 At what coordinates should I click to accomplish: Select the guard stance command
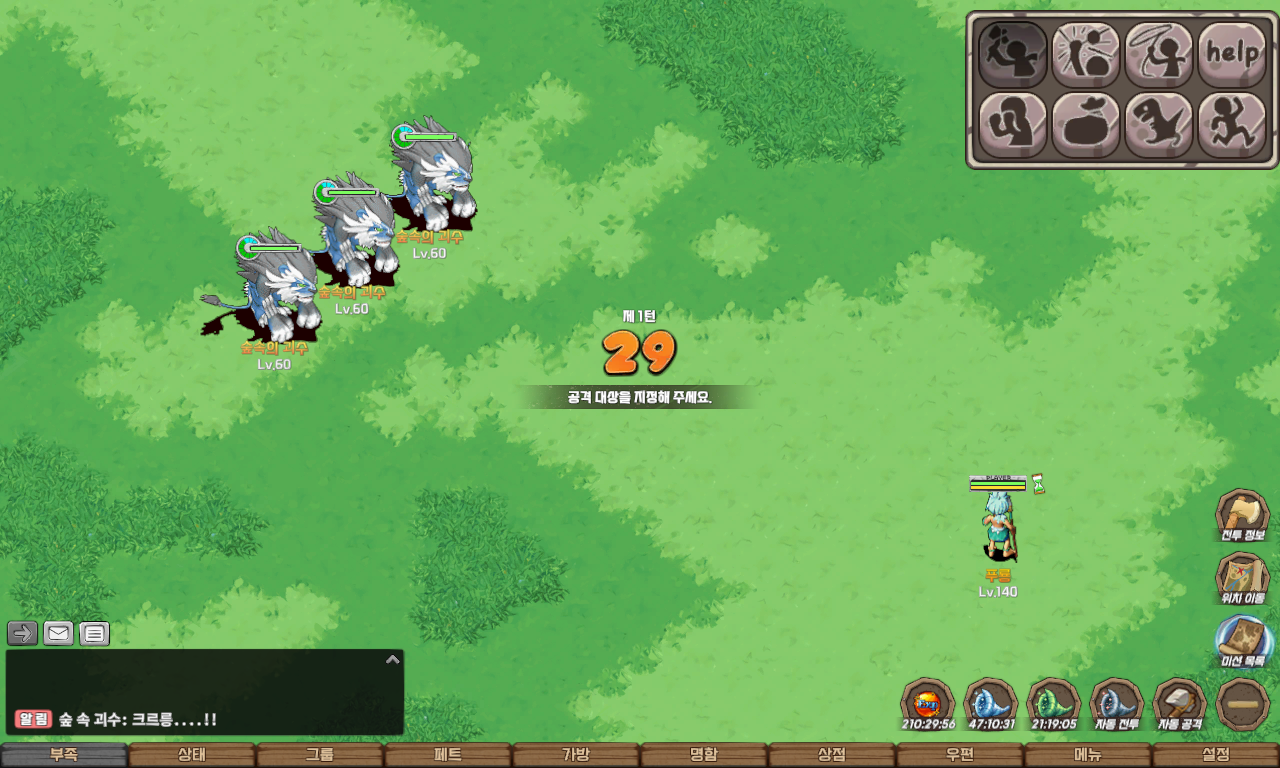coord(1012,125)
